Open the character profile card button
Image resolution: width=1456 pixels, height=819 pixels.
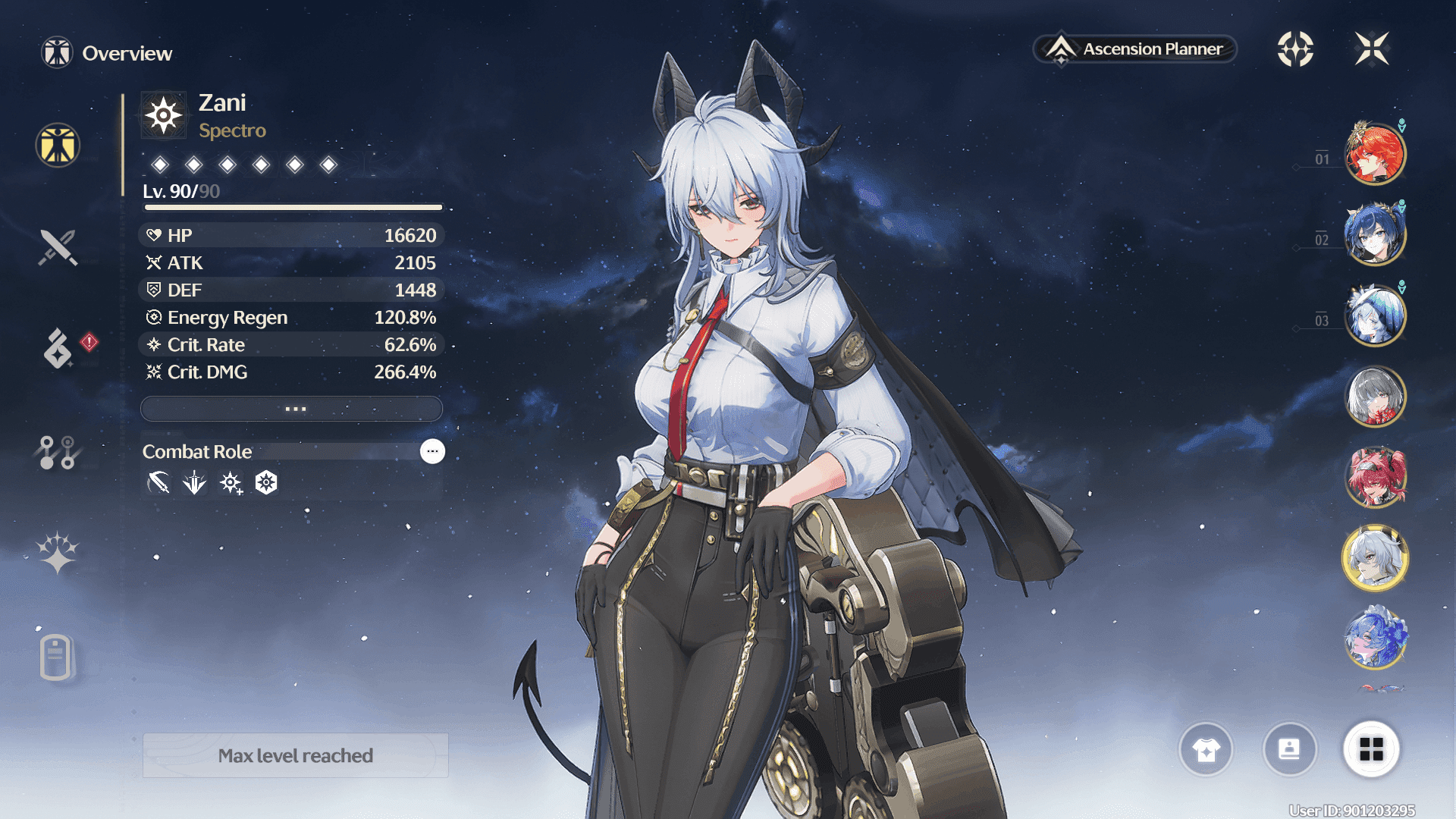coord(1289,749)
